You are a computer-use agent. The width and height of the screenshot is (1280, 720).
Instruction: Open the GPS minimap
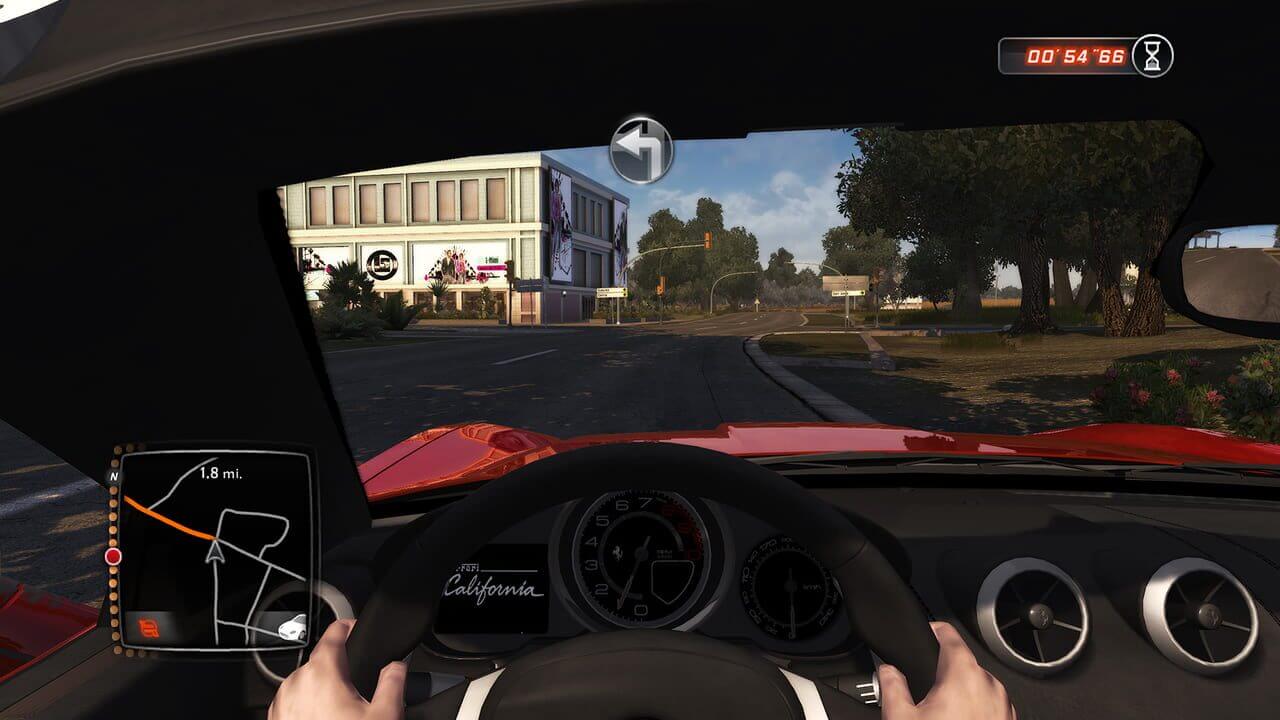tap(213, 547)
